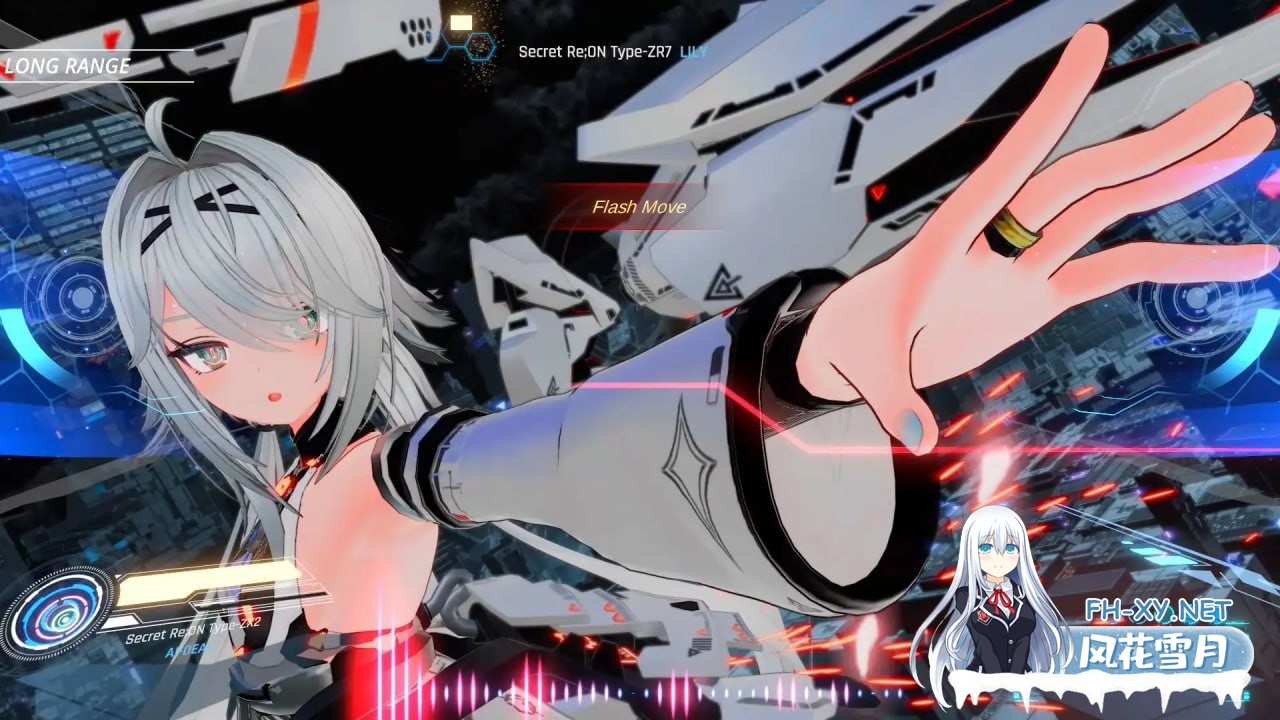The image size is (1280, 720).
Task: Select the LONG RANGE mode indicator
Action: pos(68,67)
